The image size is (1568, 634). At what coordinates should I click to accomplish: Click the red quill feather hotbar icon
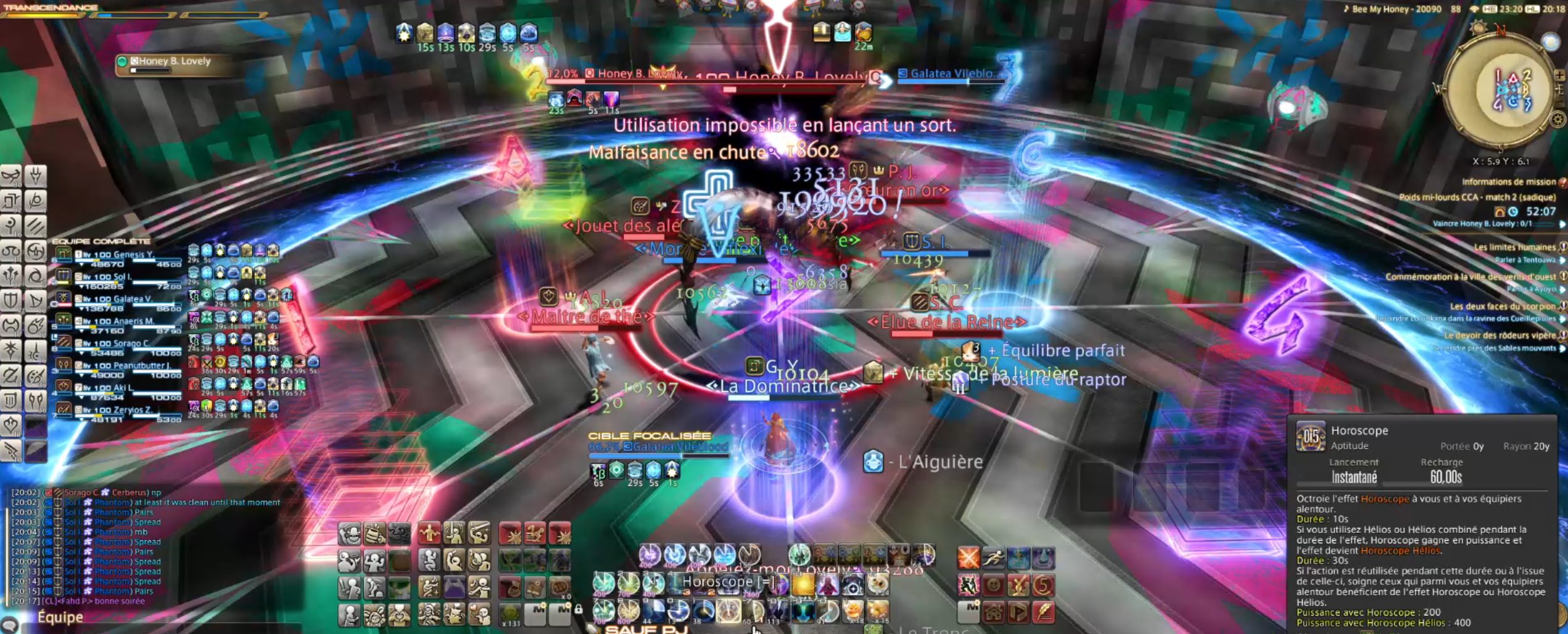tap(1043, 612)
